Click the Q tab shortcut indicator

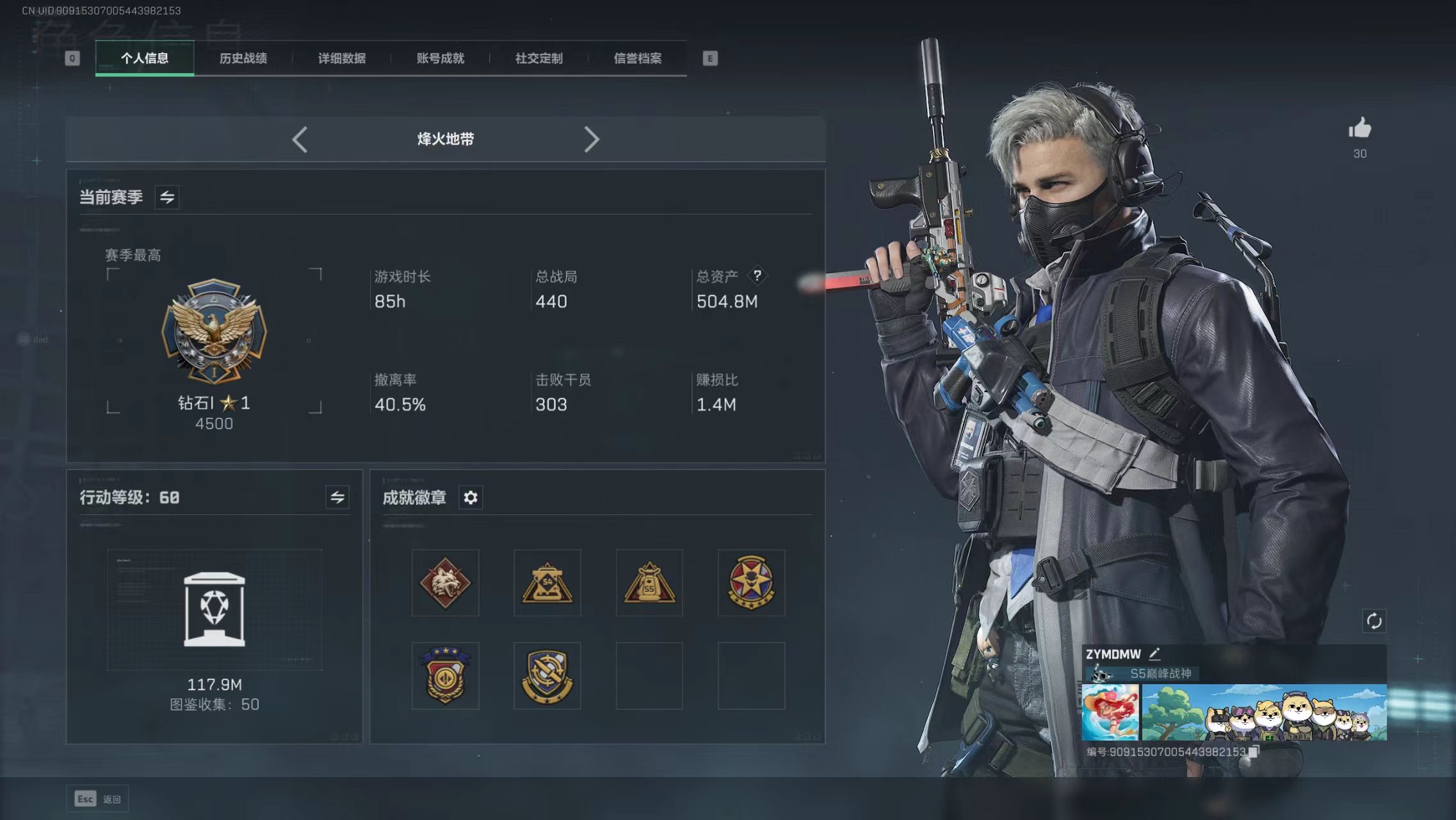(x=72, y=58)
